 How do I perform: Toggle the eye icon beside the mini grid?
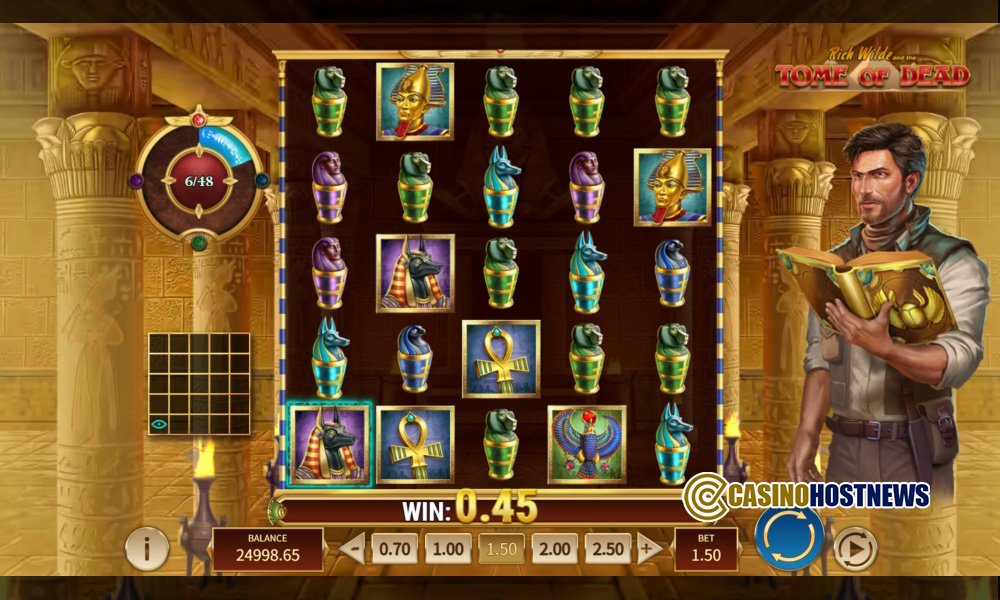[x=159, y=424]
